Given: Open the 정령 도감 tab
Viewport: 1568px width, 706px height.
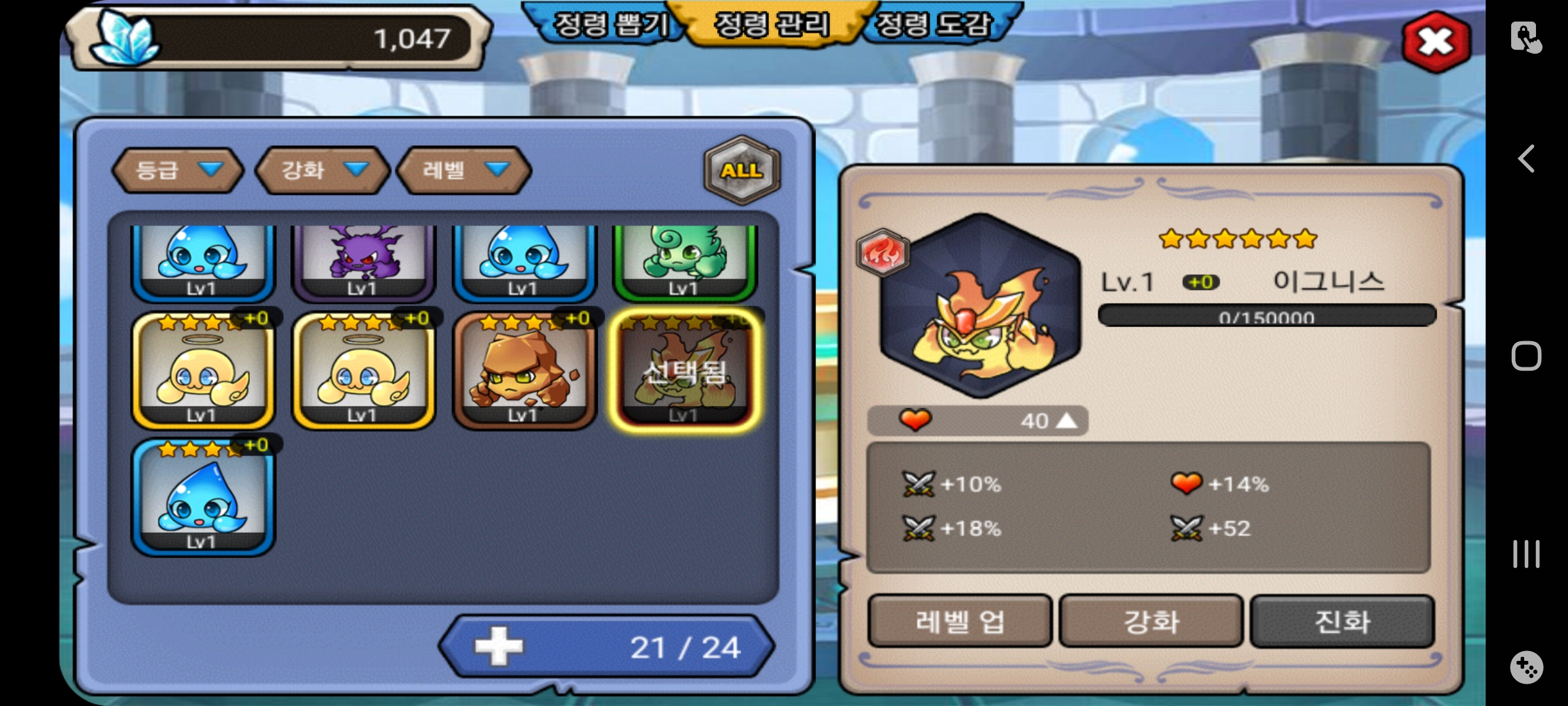Looking at the screenshot, I should point(934,25).
